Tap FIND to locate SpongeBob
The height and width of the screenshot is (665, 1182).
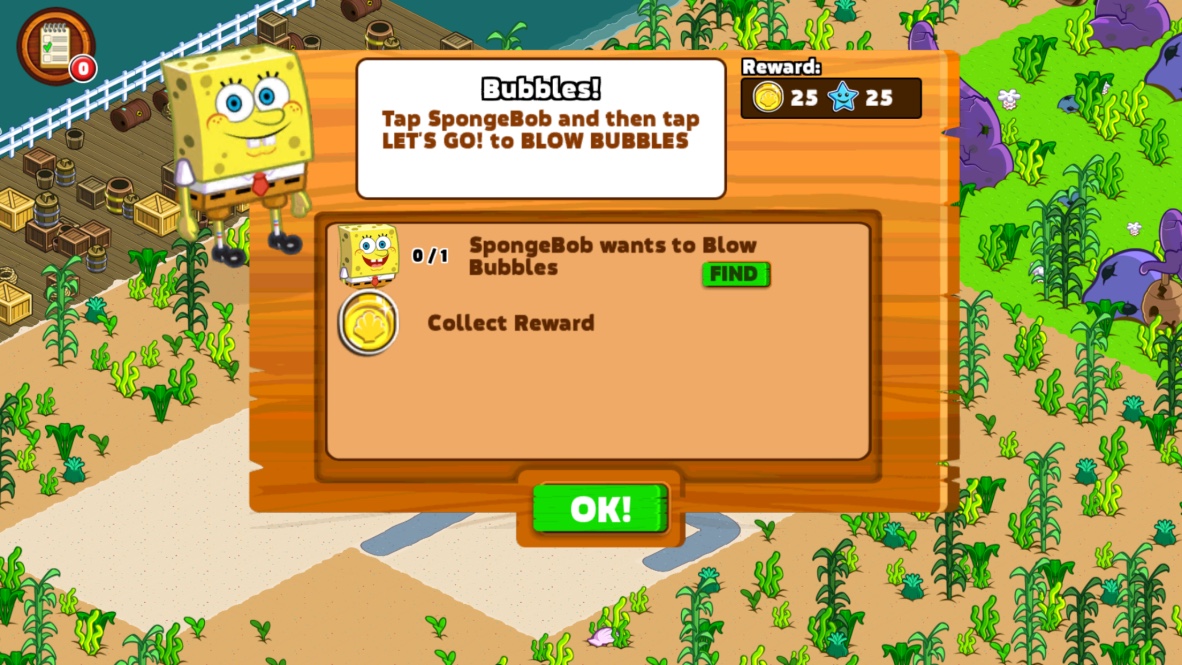tap(735, 274)
